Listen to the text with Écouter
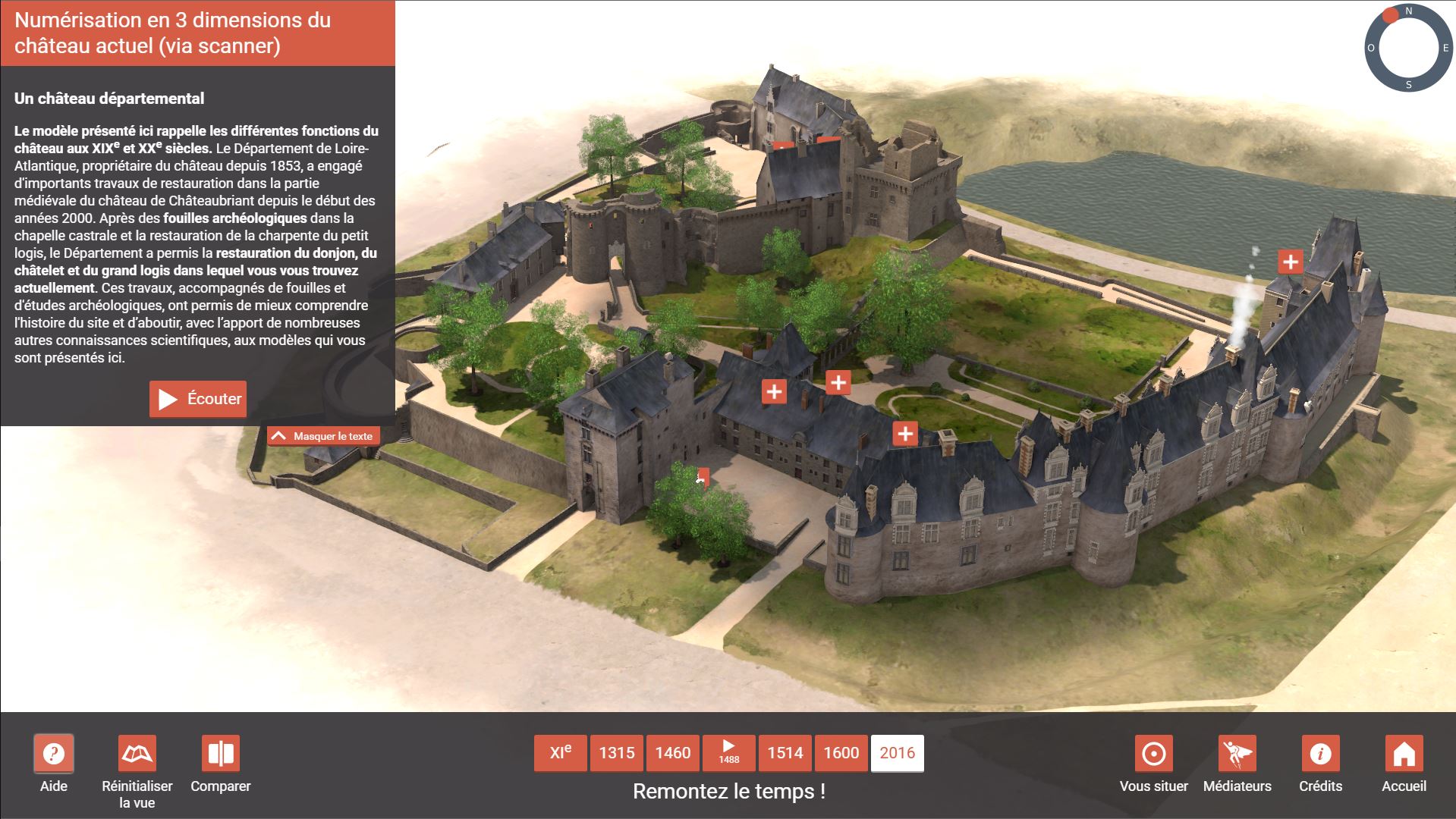This screenshot has height=819, width=1456. pos(198,399)
